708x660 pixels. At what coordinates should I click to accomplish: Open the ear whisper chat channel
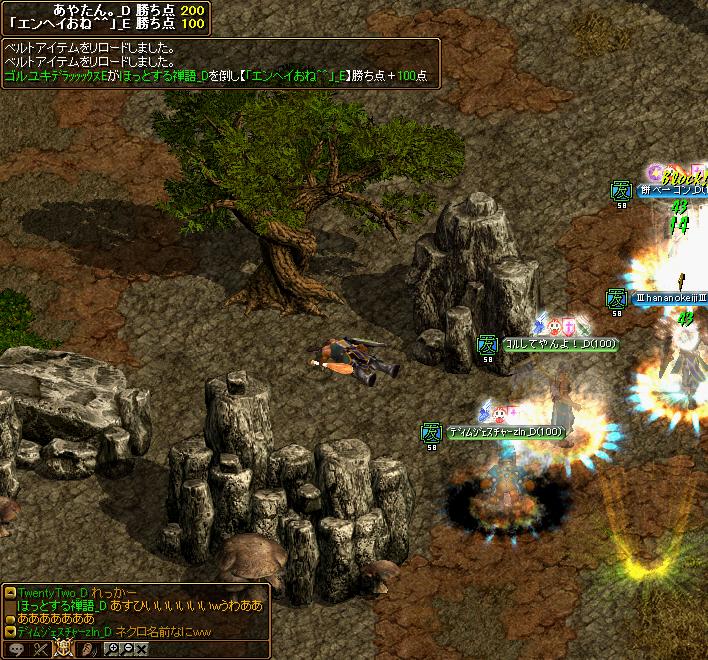coord(87,649)
